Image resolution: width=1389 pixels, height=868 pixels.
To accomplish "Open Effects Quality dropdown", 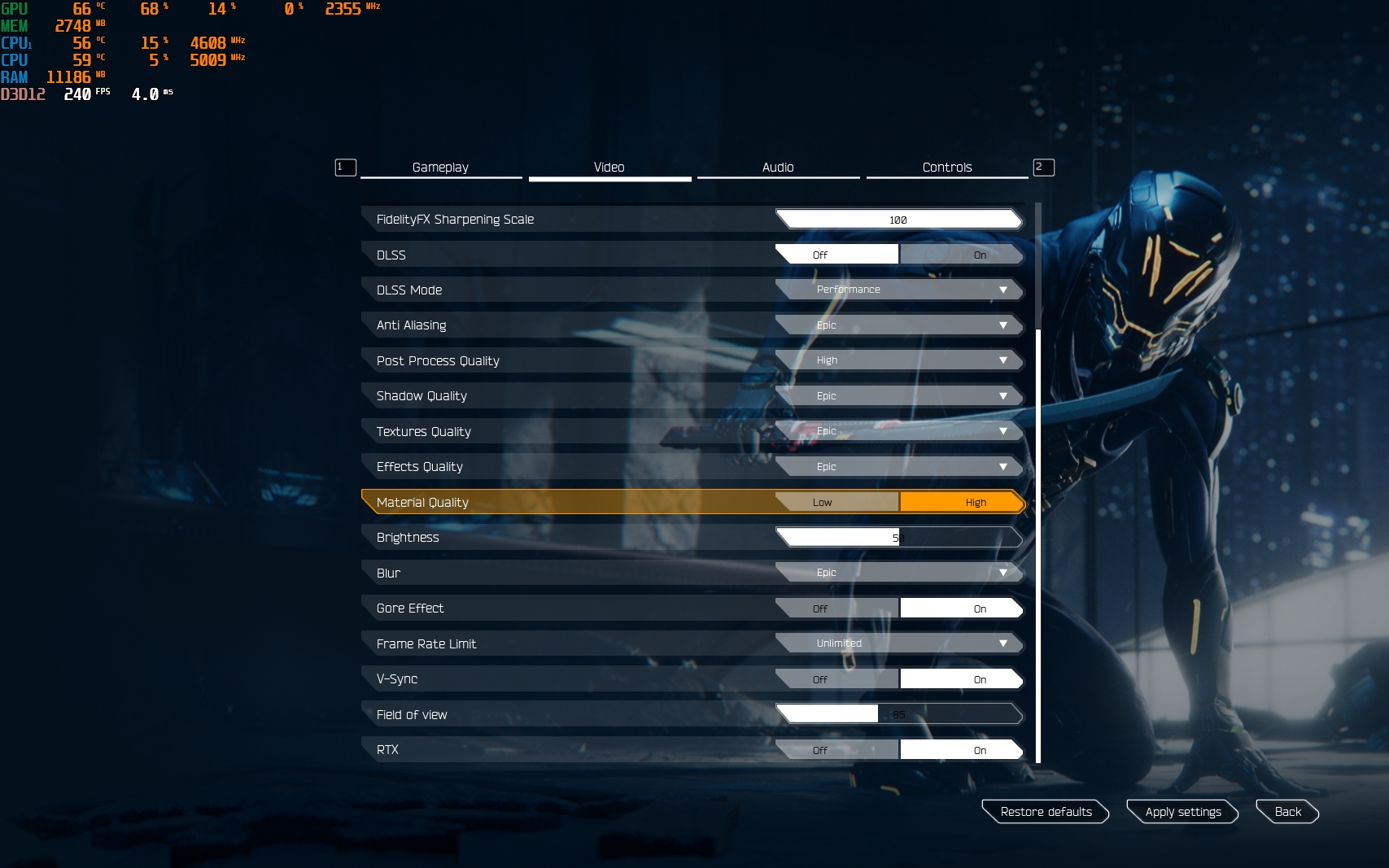I will tap(899, 467).
